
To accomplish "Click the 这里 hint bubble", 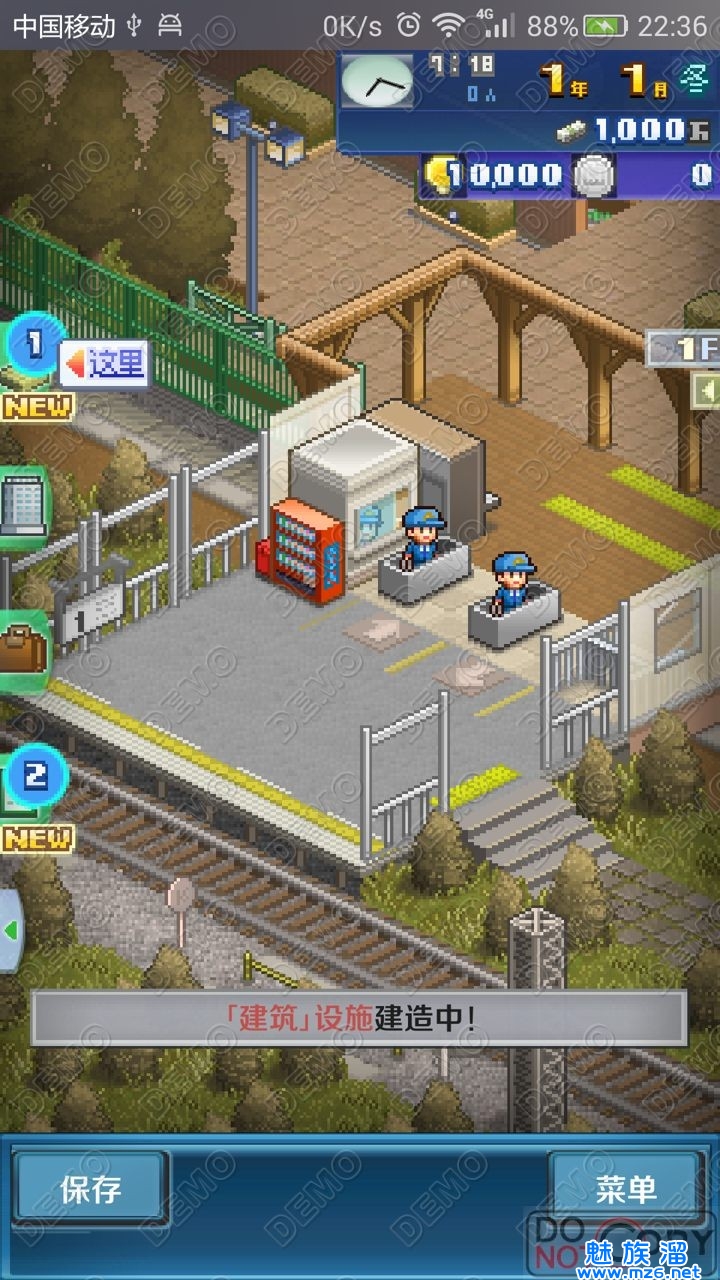I will click(x=106, y=363).
